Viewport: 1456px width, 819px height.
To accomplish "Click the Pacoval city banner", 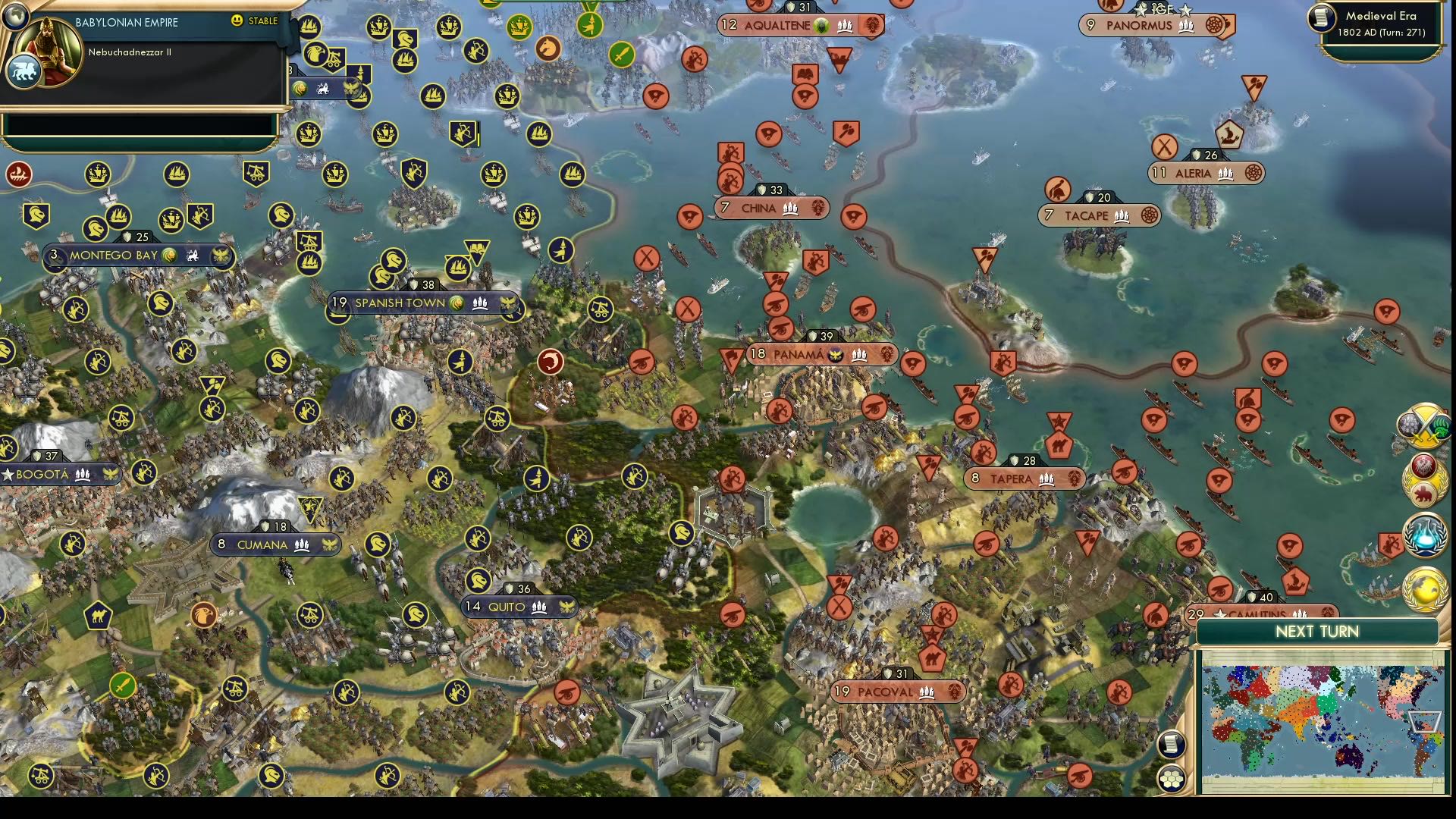I will coord(897,691).
